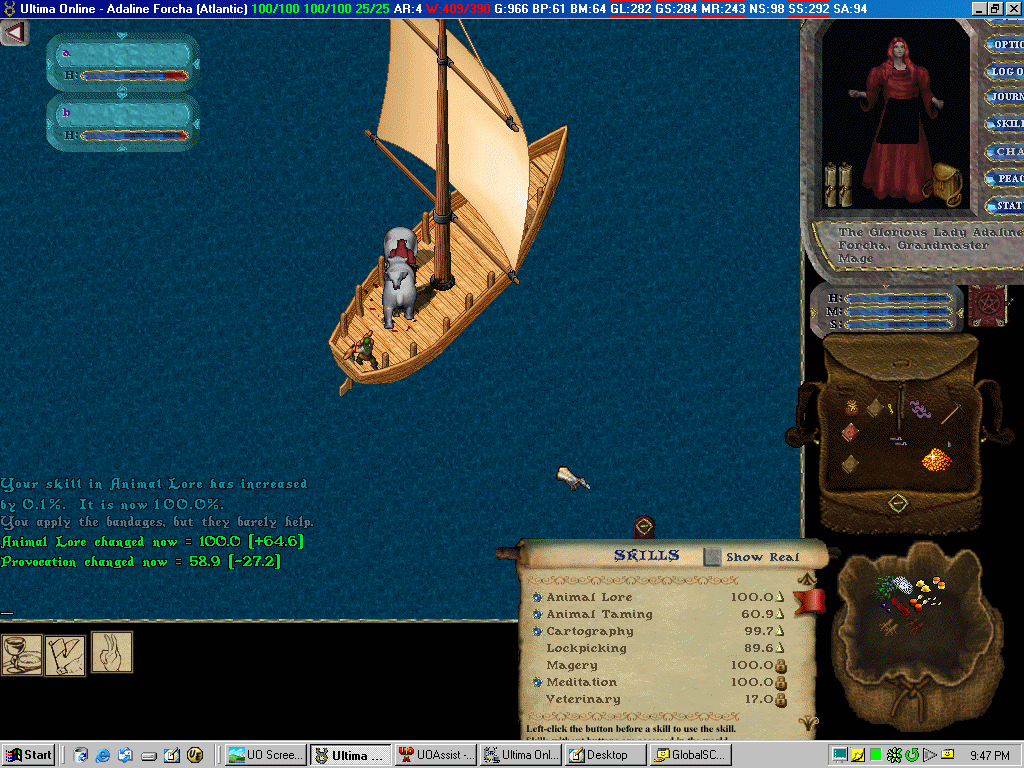The width and height of the screenshot is (1024, 768).
Task: Use the Meditation skill button
Action: point(537,683)
